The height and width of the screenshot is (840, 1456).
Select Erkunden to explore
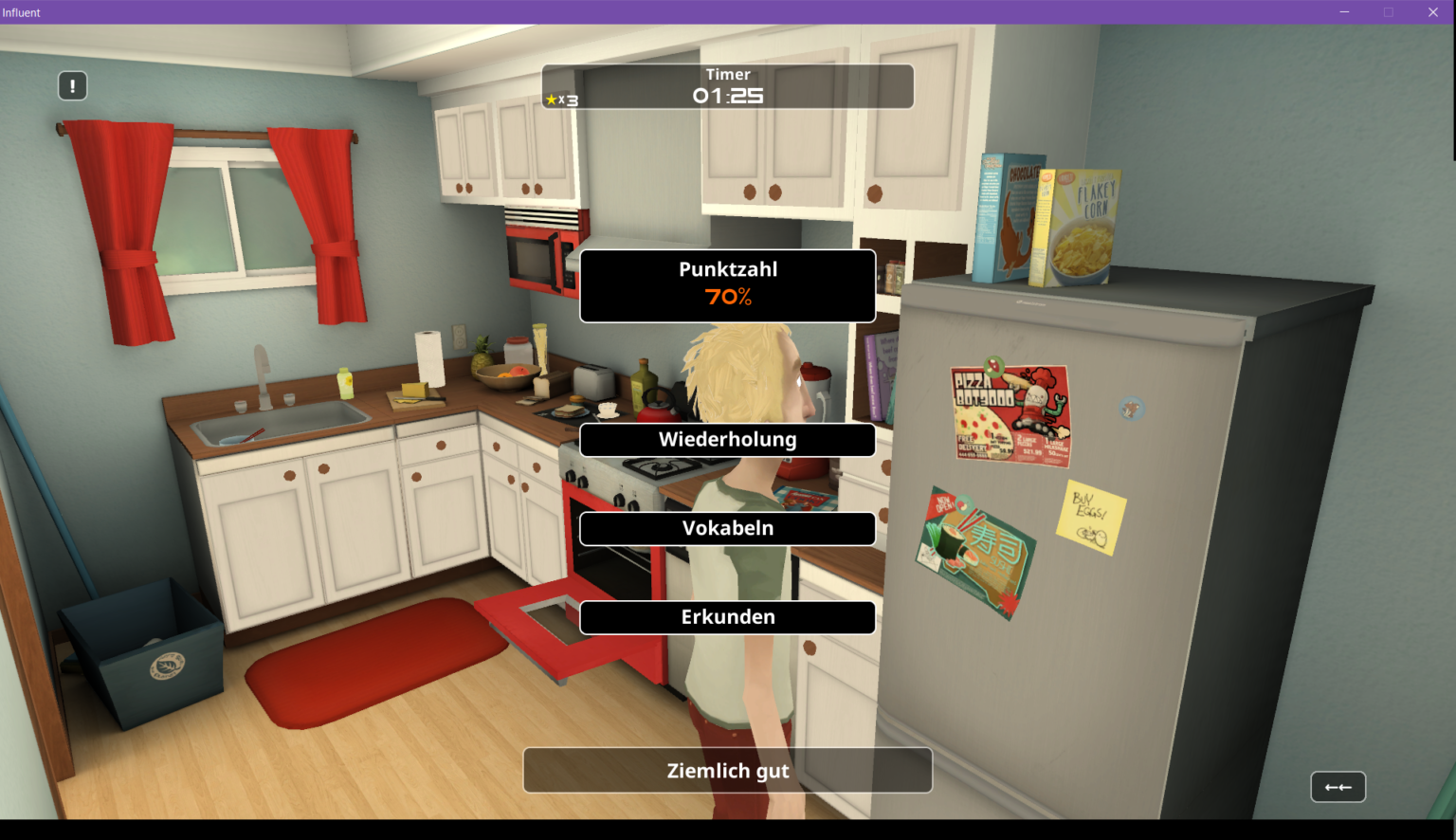click(727, 617)
